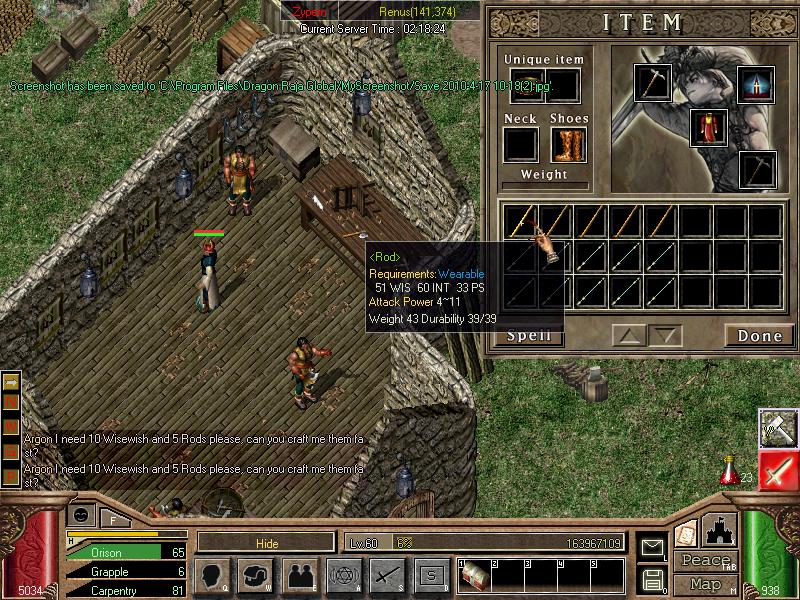
Task: Click the inventory page down arrow
Action: point(664,335)
